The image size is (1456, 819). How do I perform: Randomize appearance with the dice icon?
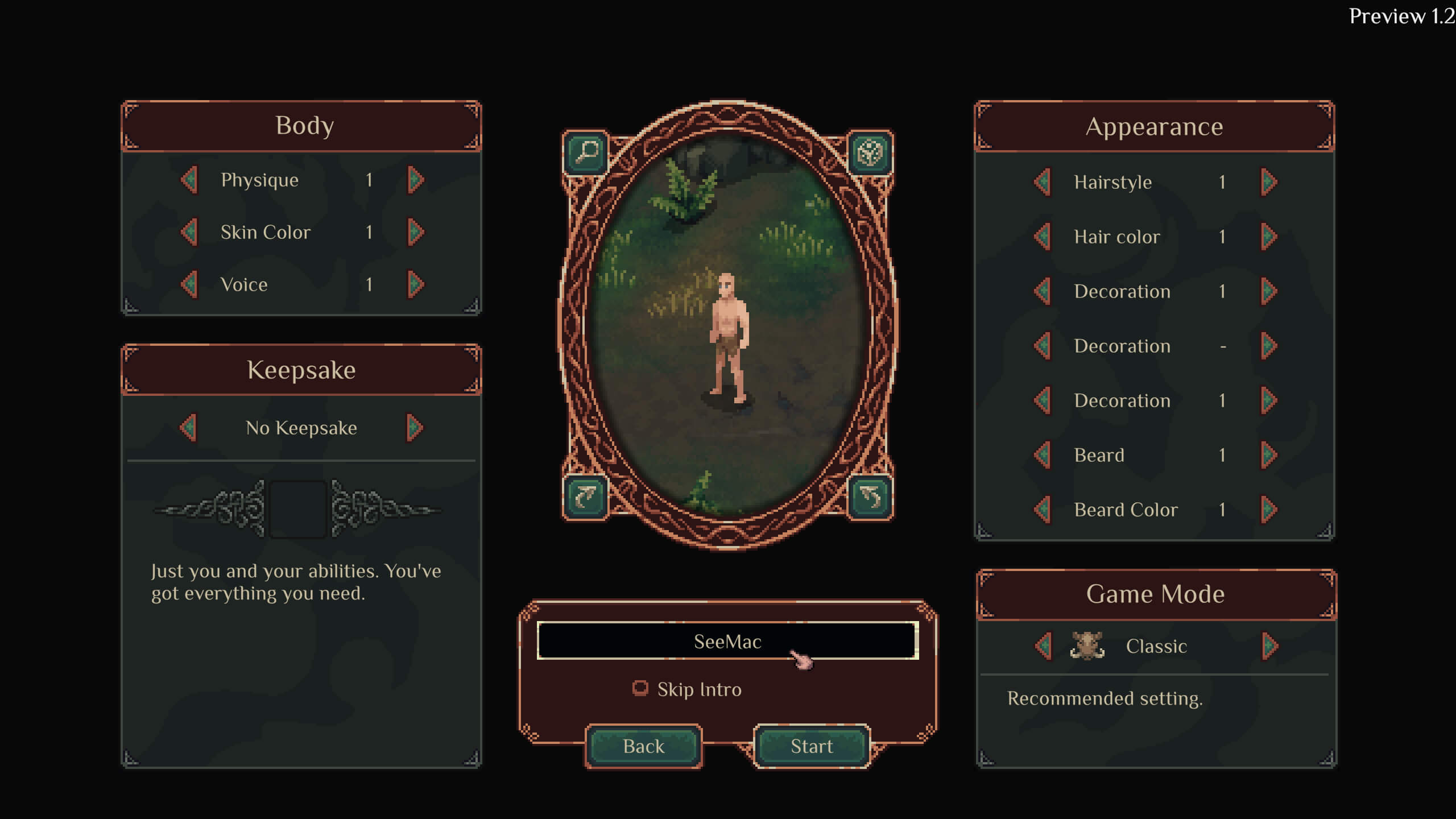pyautogui.click(x=870, y=152)
